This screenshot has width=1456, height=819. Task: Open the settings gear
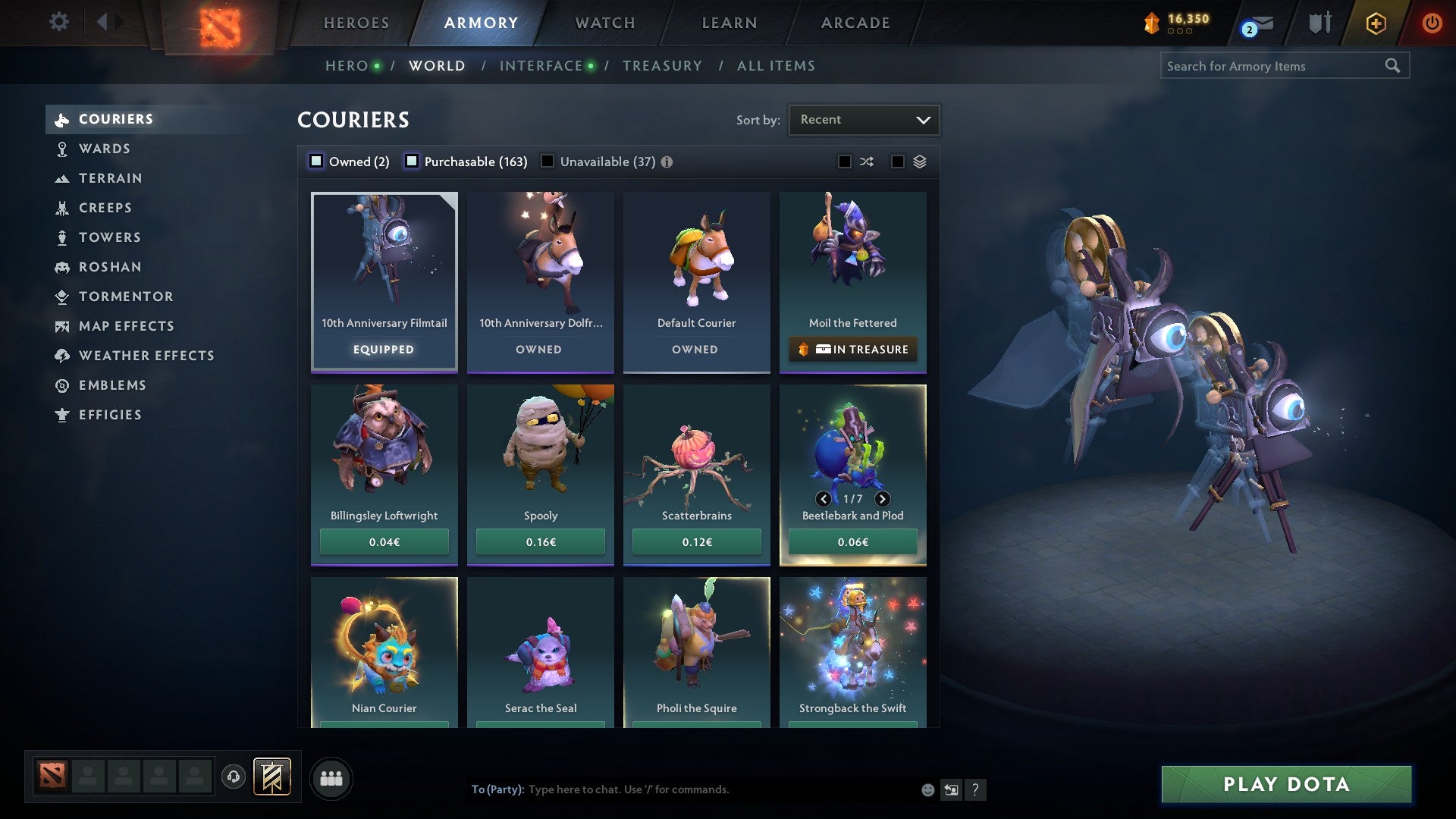click(x=59, y=22)
